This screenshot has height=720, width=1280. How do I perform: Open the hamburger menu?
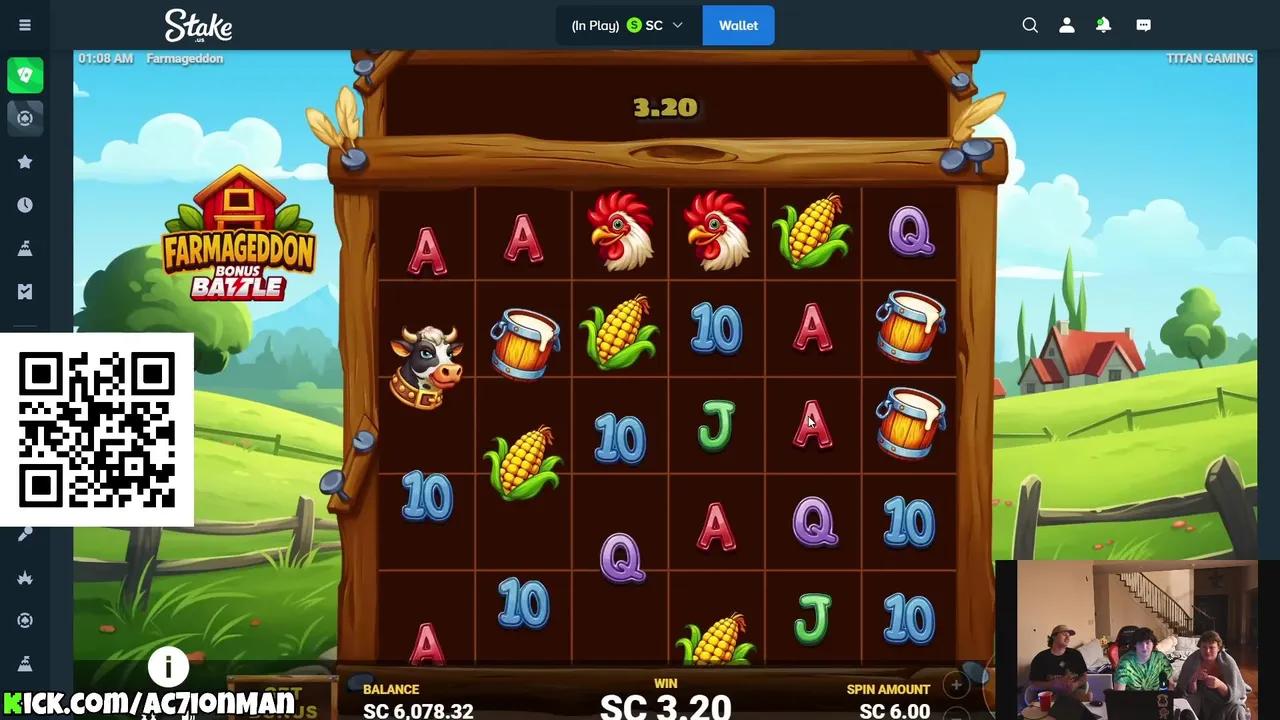pyautogui.click(x=25, y=25)
